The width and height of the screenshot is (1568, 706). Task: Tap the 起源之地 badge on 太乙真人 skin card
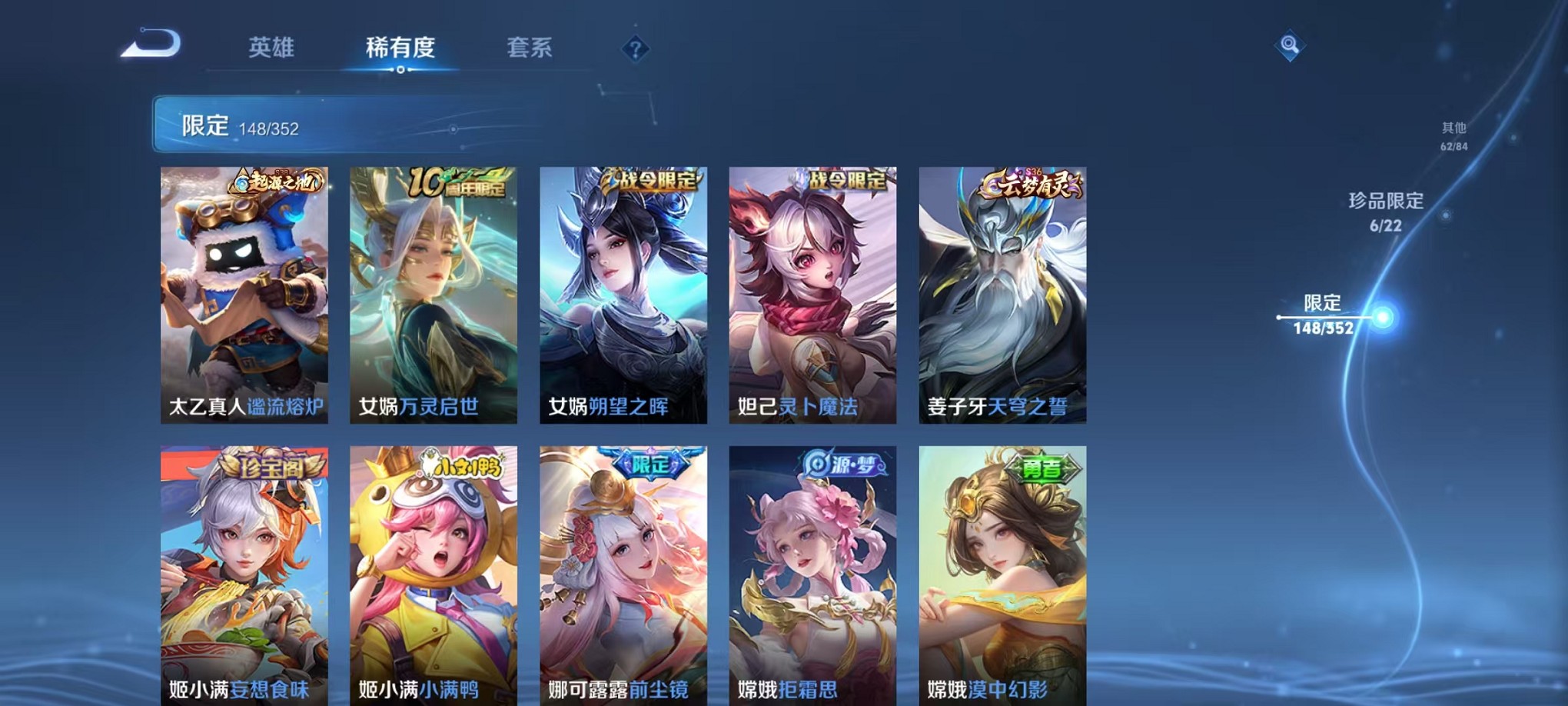277,182
